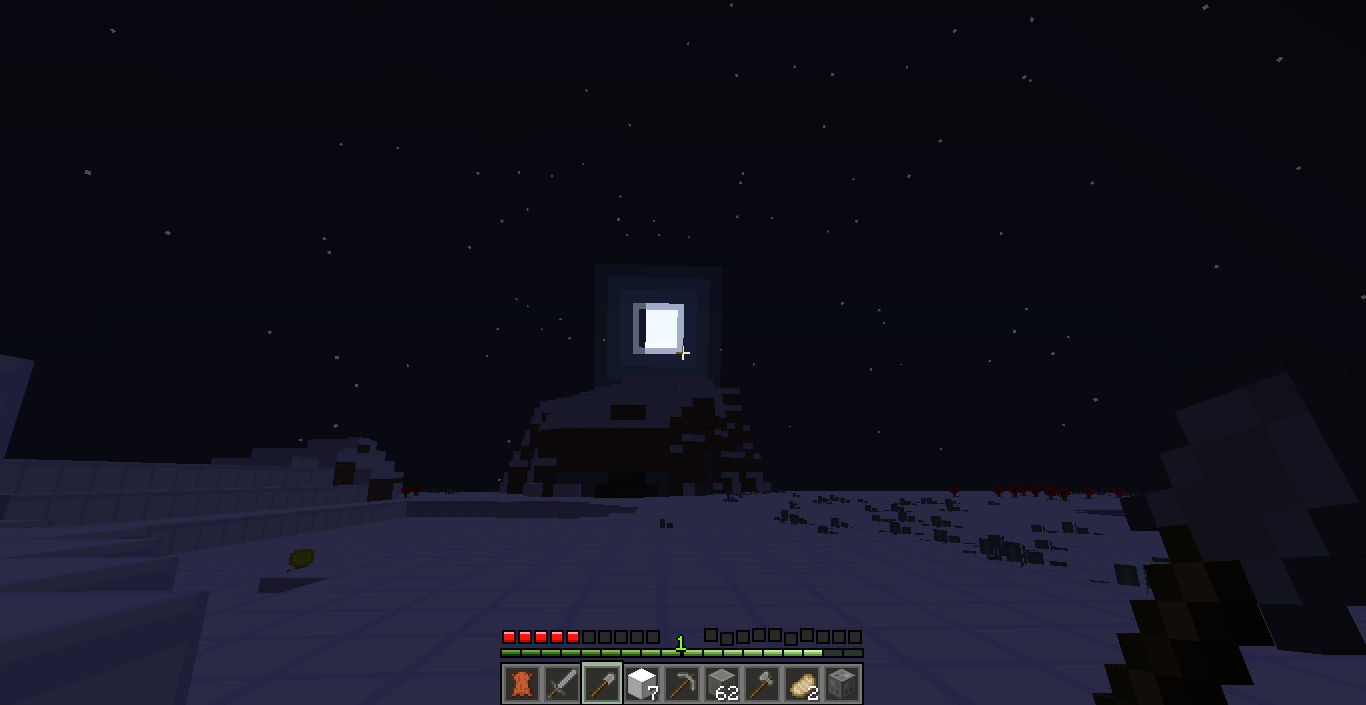Choose the furnace in the last hotbar slot
Screen dimensions: 1366x705
tap(842, 684)
